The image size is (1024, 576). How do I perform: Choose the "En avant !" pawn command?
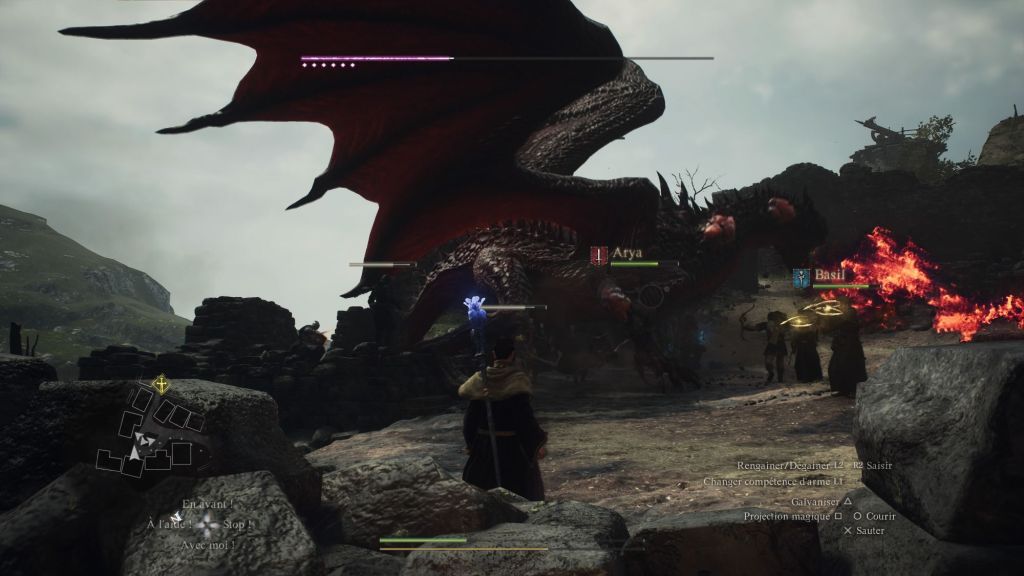(x=208, y=504)
